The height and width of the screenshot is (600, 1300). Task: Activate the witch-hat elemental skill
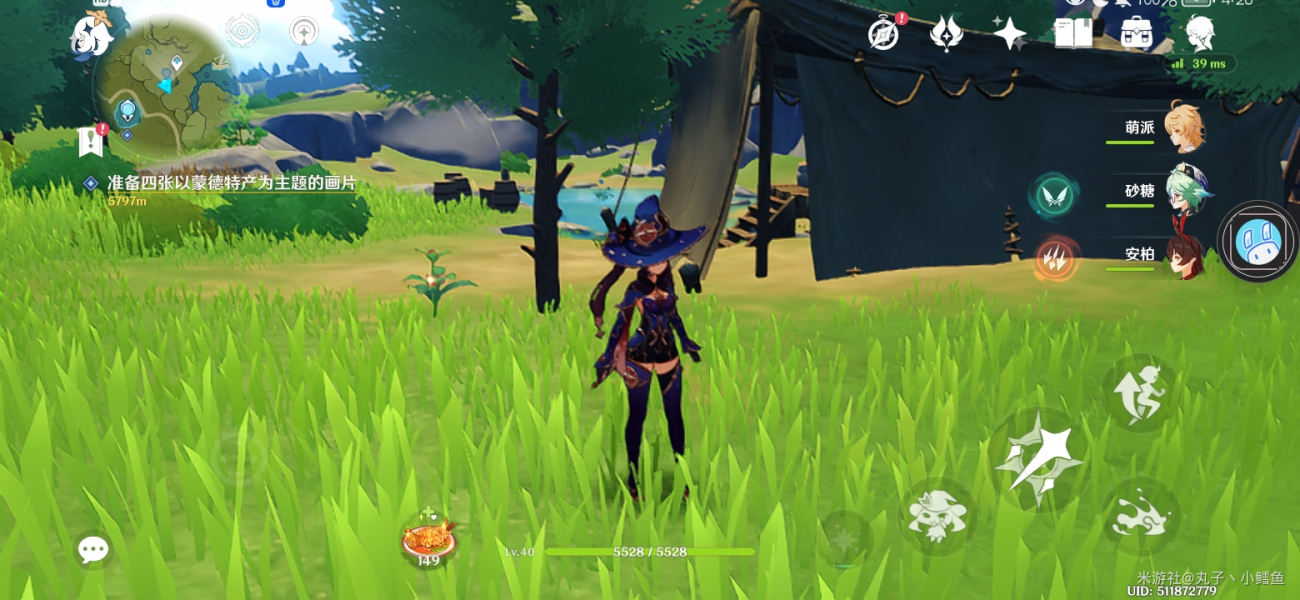937,515
